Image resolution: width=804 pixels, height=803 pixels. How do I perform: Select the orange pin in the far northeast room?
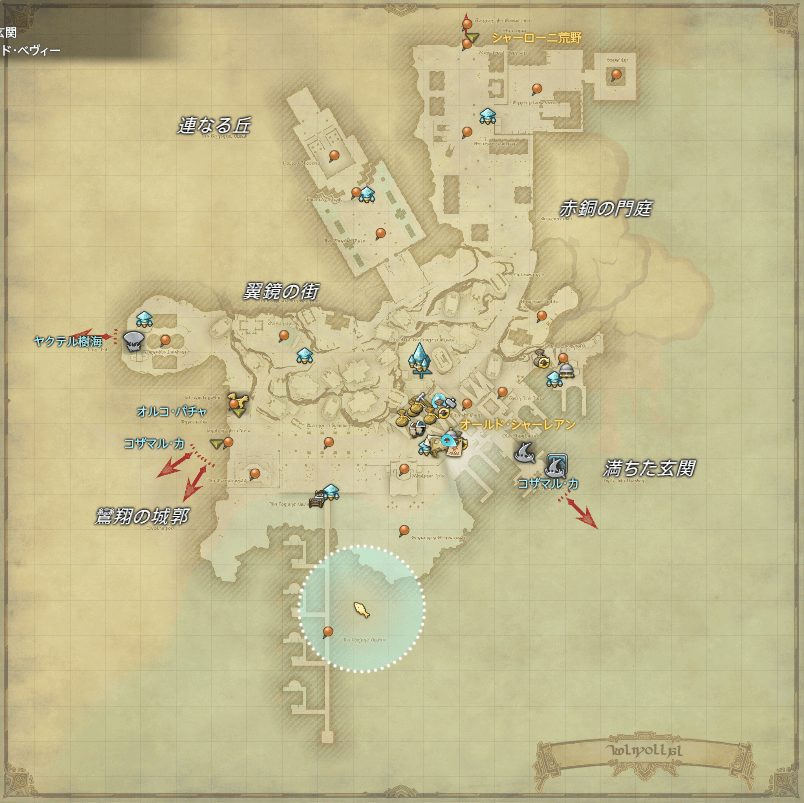point(616,74)
